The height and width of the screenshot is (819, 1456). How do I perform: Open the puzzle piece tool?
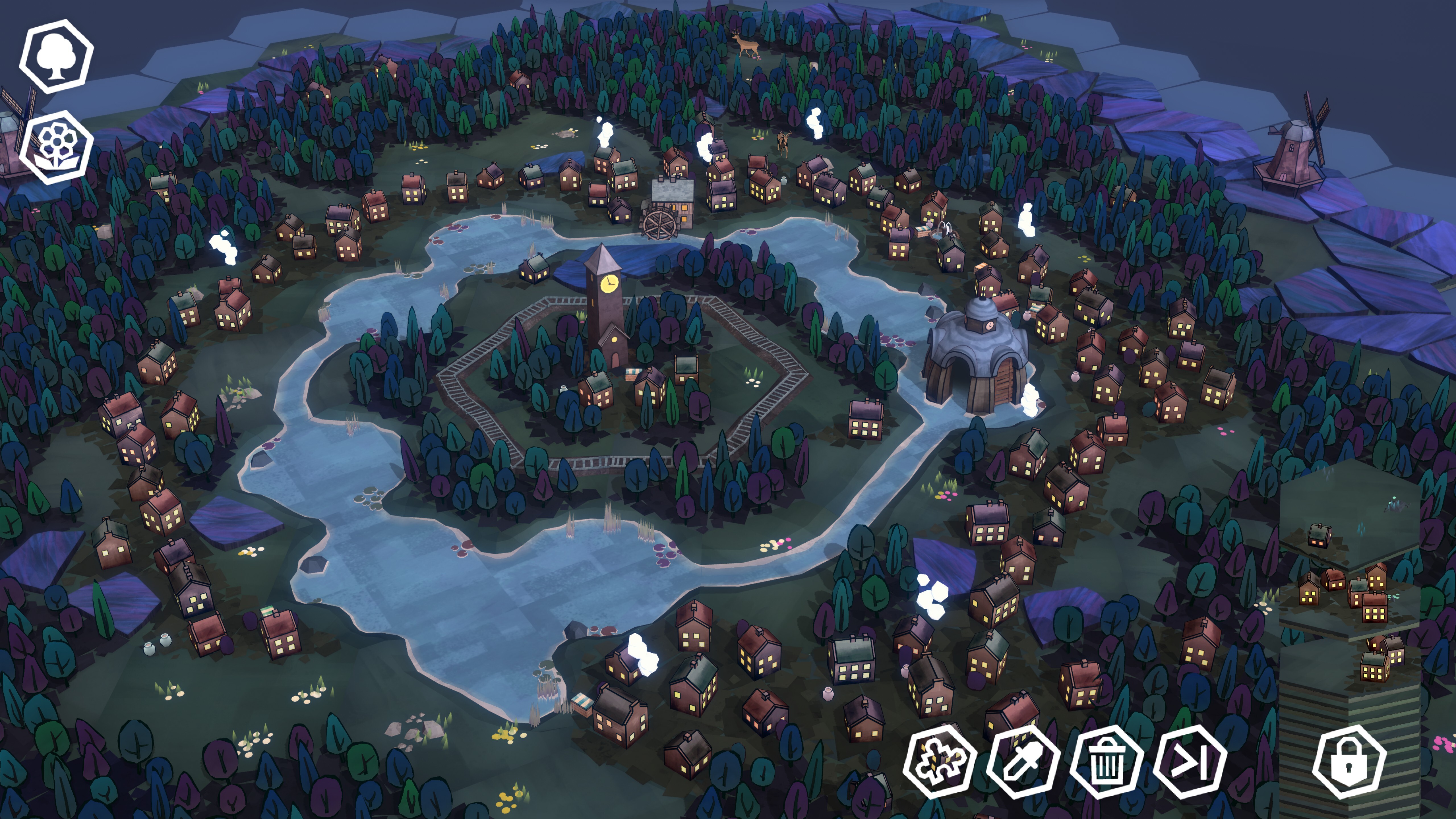click(x=939, y=761)
